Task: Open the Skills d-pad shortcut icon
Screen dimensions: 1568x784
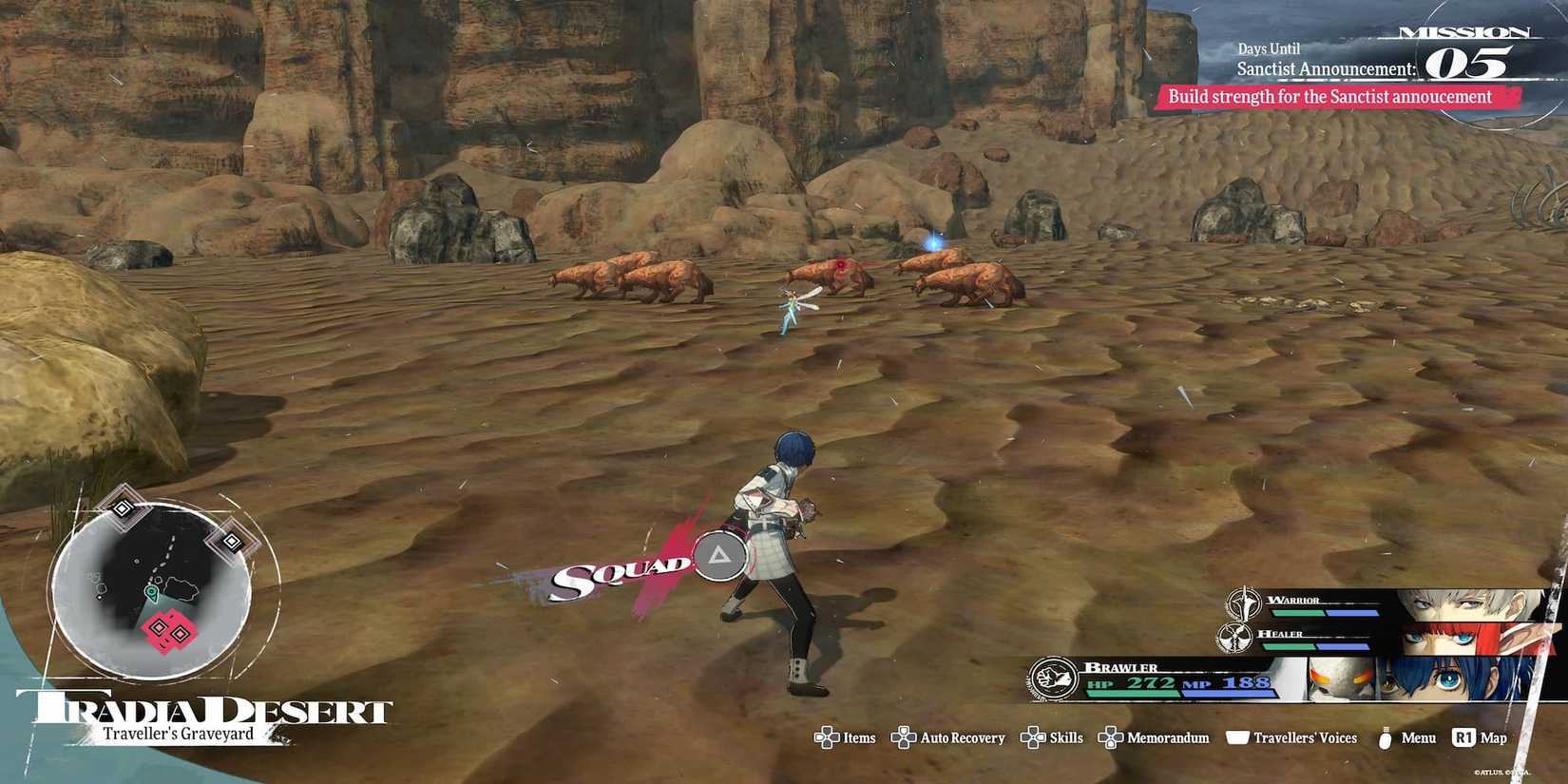Action: pos(1030,737)
